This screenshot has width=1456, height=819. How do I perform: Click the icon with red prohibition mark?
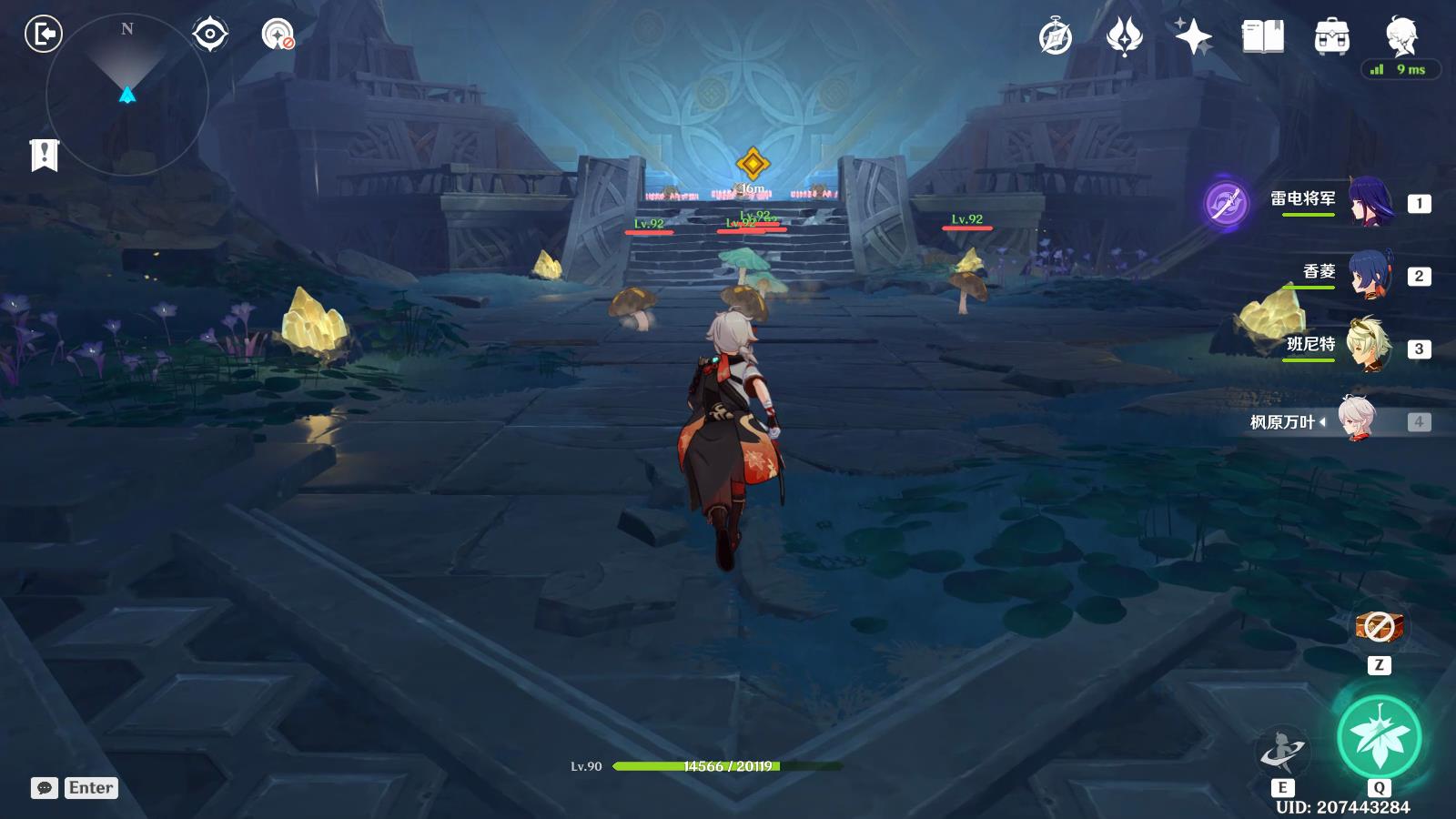(277, 35)
